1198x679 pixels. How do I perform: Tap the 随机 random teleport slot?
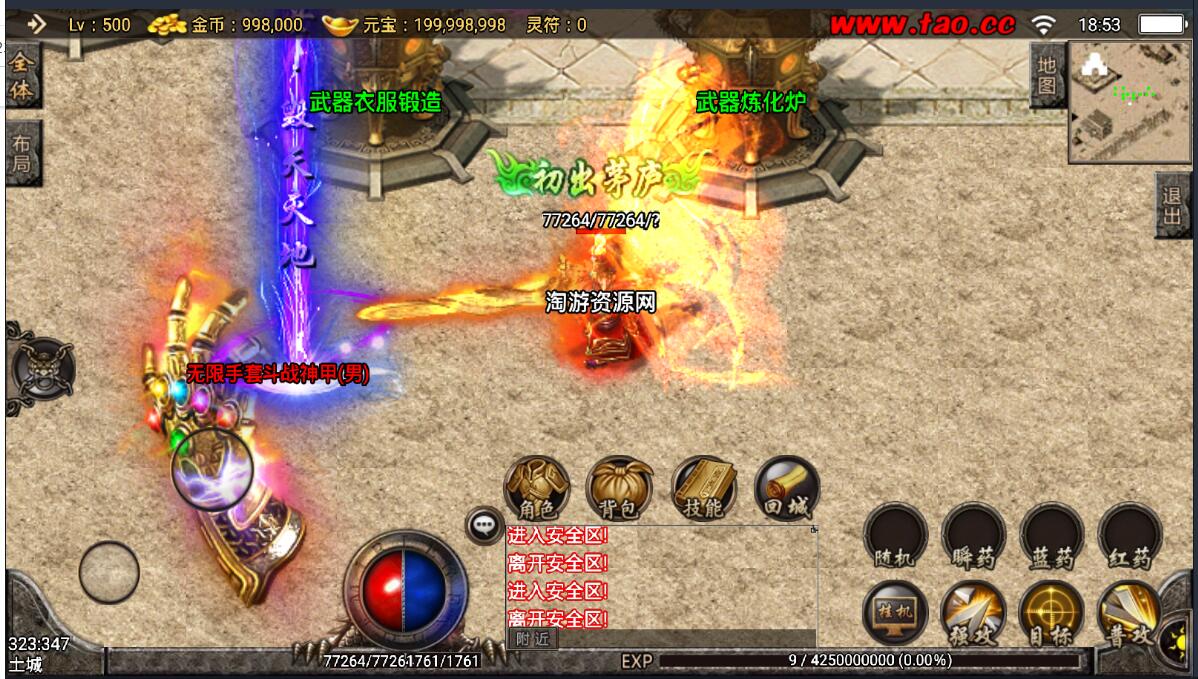pyautogui.click(x=895, y=535)
